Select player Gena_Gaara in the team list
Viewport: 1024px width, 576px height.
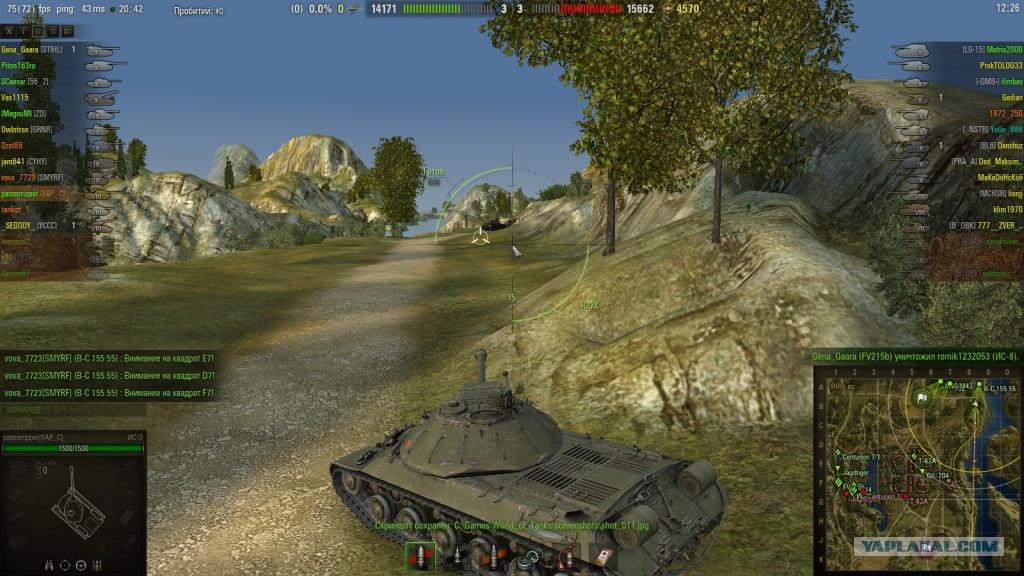[32, 49]
